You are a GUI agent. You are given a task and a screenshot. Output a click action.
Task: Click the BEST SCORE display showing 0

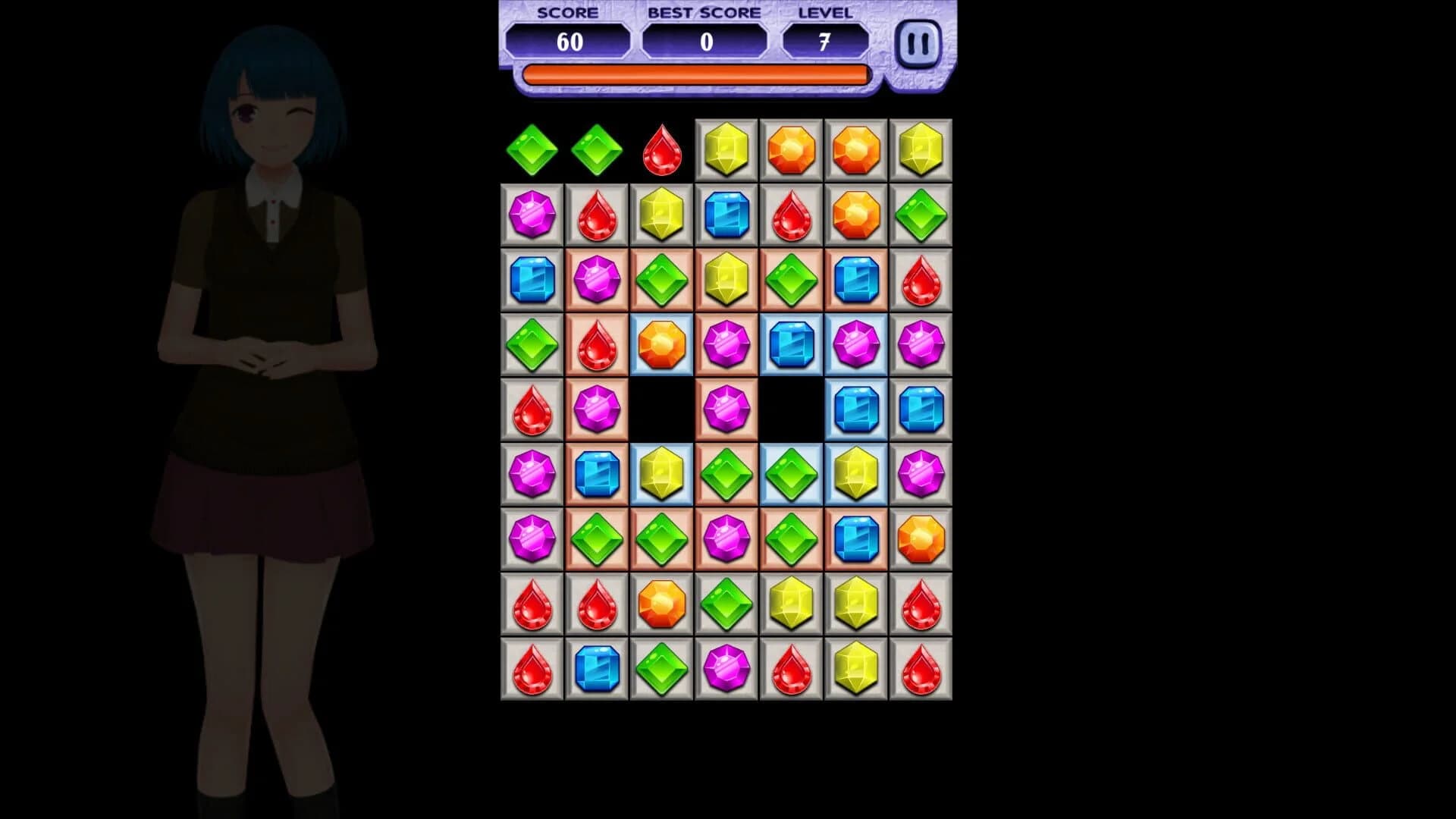704,42
